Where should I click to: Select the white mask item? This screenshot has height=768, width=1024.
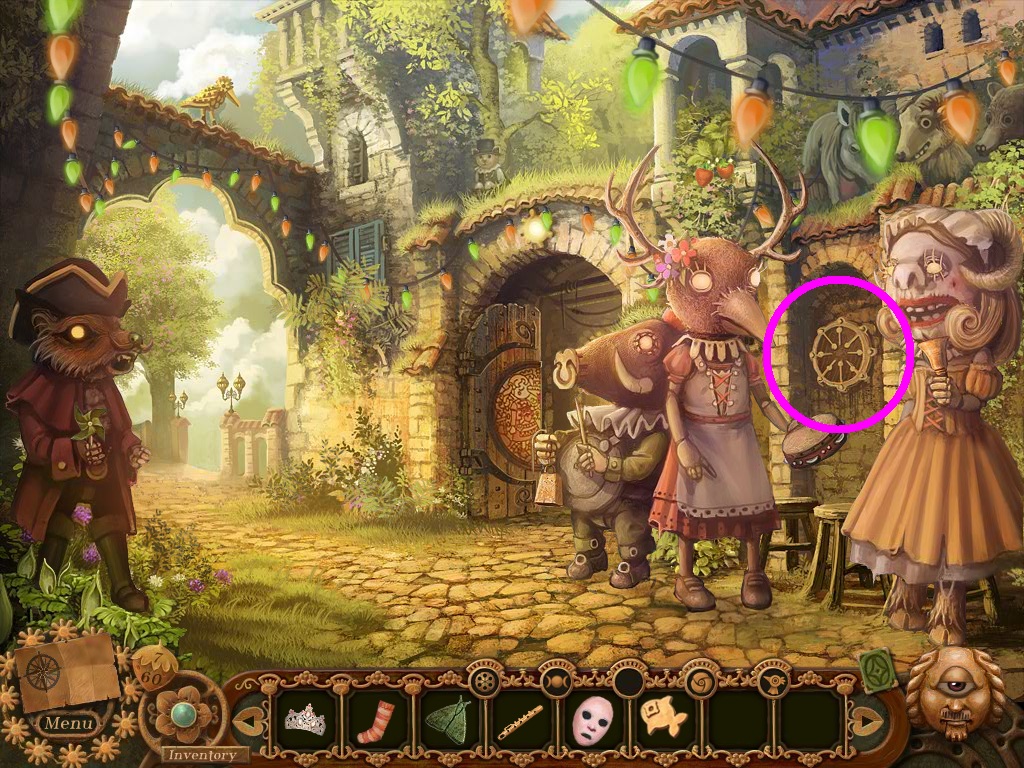tap(592, 720)
